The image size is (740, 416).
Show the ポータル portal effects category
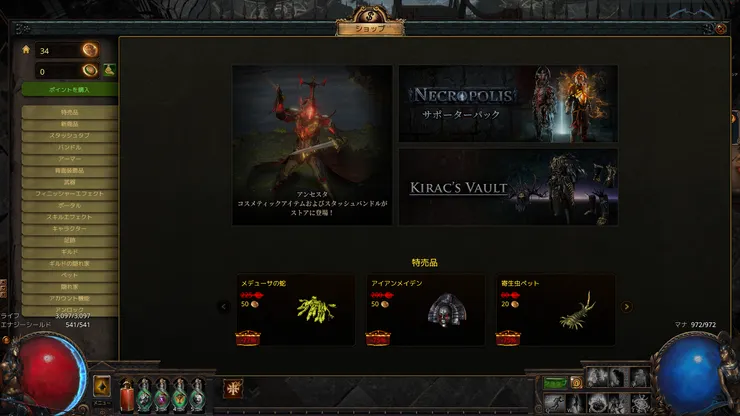(69, 205)
